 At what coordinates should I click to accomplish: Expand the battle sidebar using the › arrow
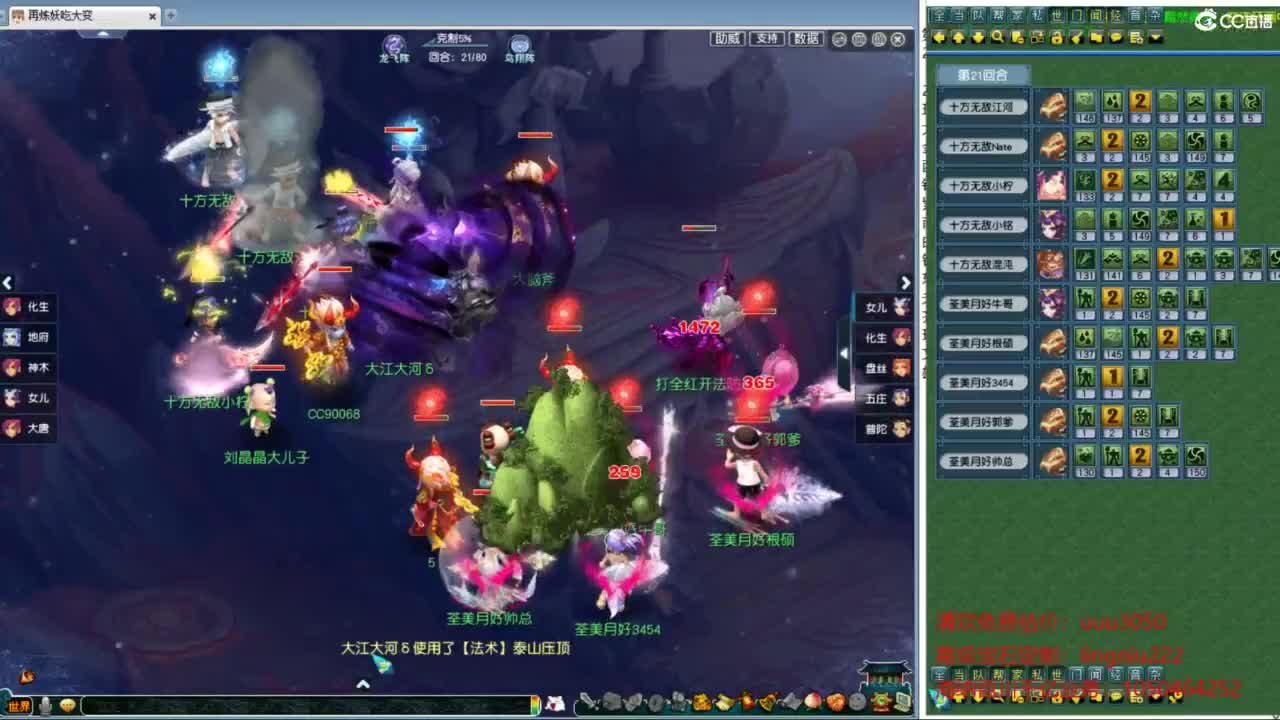tap(905, 283)
